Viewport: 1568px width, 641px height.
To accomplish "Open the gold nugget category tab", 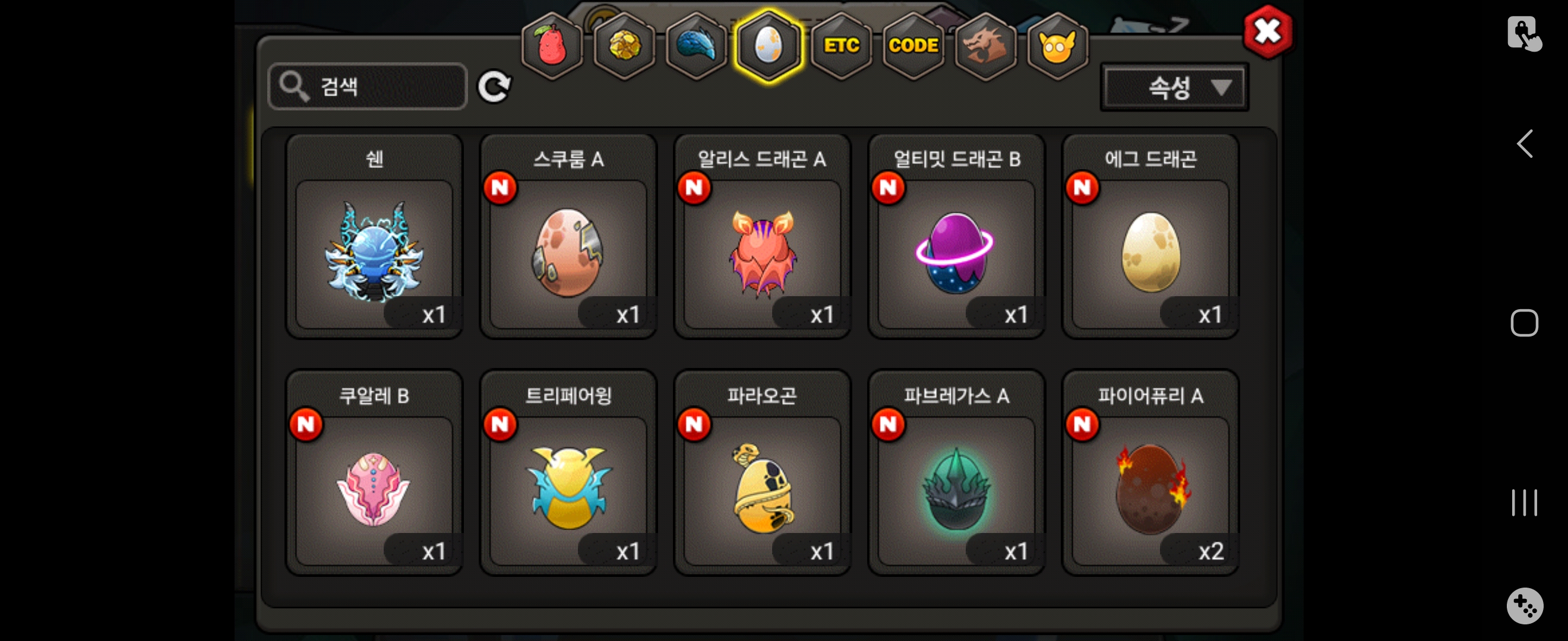I will tap(624, 46).
